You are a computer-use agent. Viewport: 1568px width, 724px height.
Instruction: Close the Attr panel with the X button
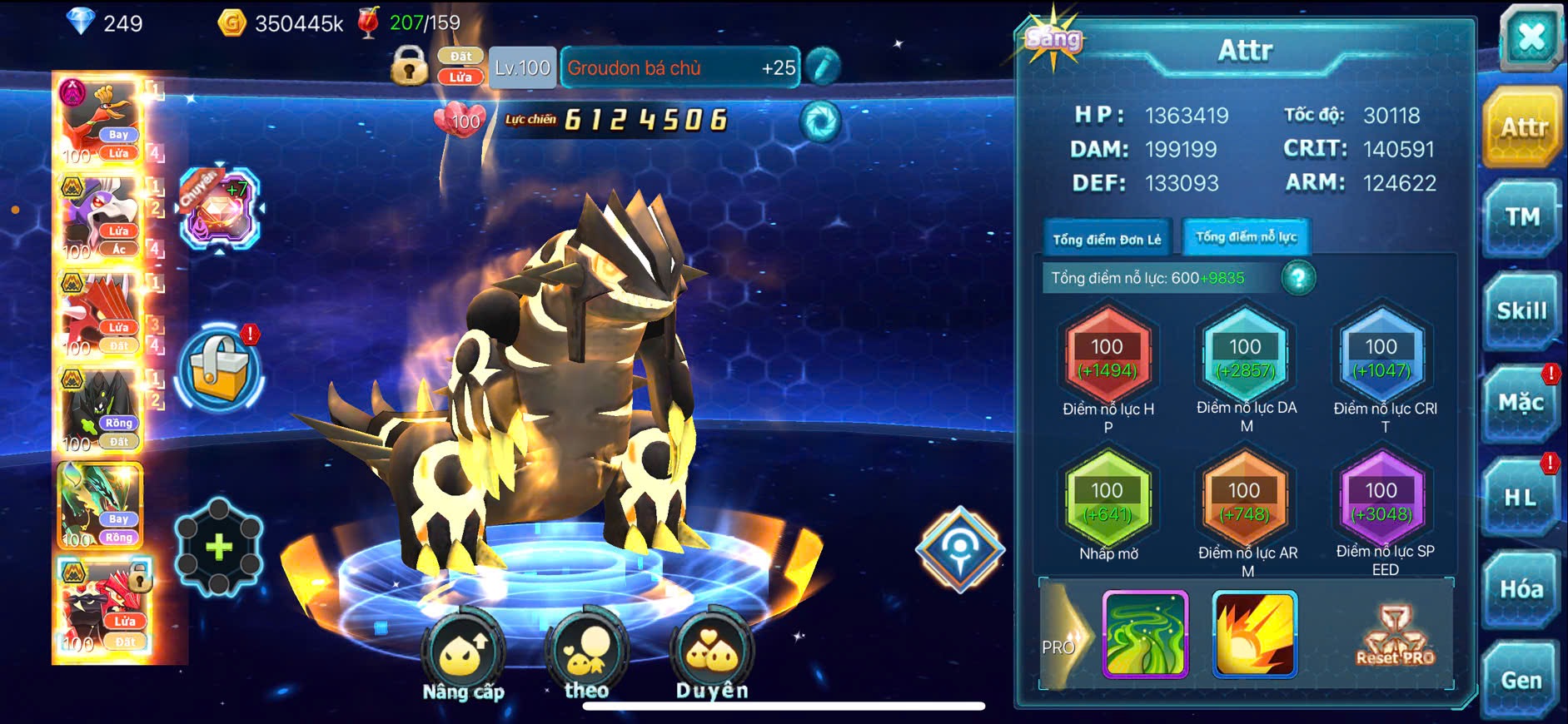[1531, 37]
